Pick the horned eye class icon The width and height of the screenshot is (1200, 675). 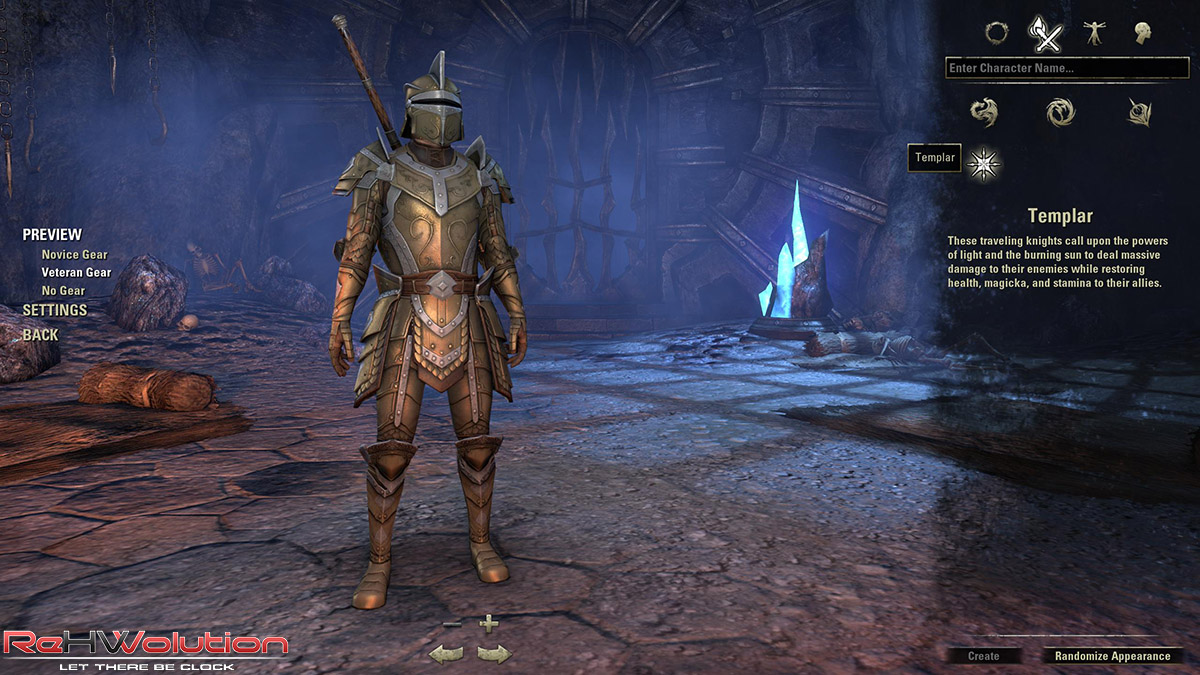(1139, 112)
